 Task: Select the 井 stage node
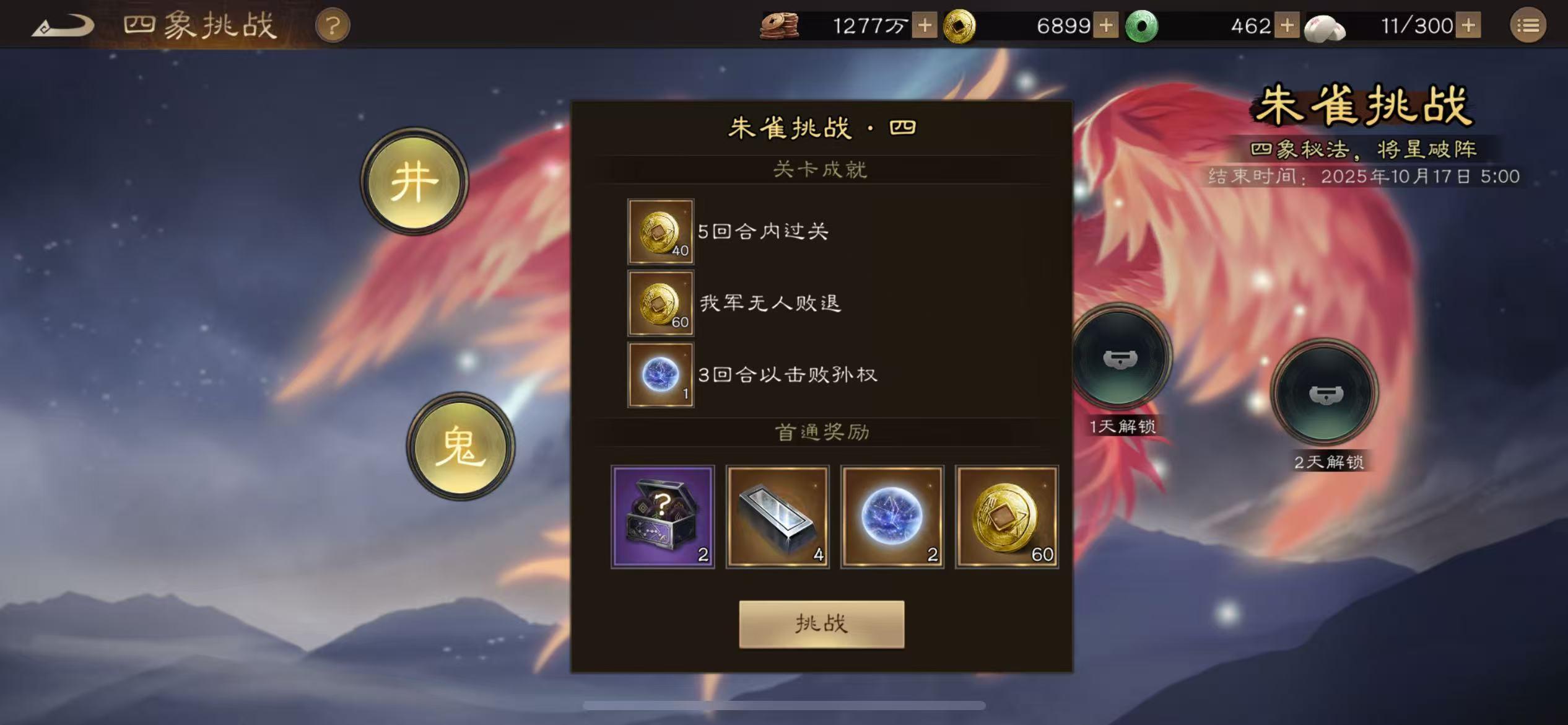[x=415, y=183]
